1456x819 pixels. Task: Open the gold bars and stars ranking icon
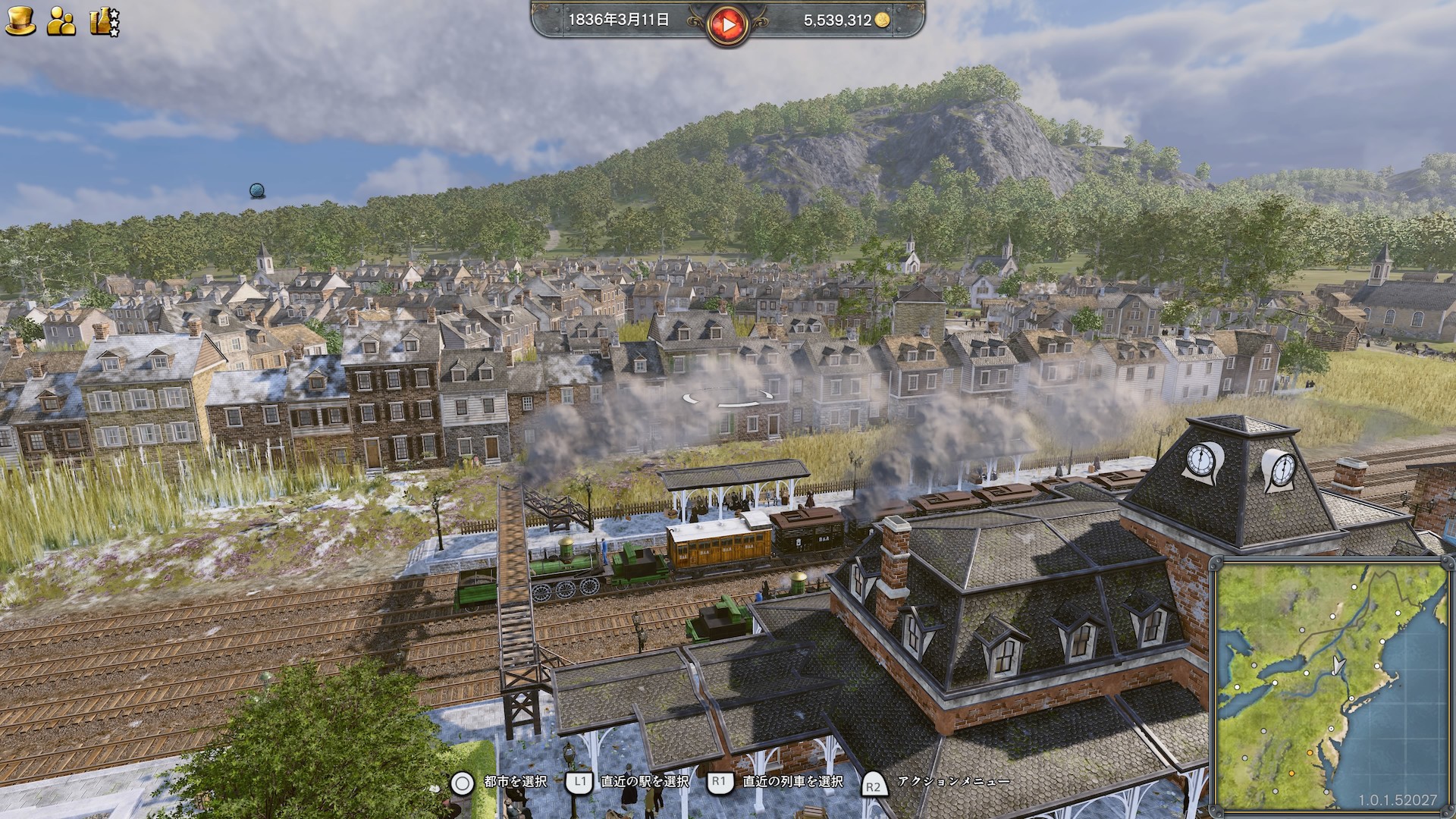104,21
